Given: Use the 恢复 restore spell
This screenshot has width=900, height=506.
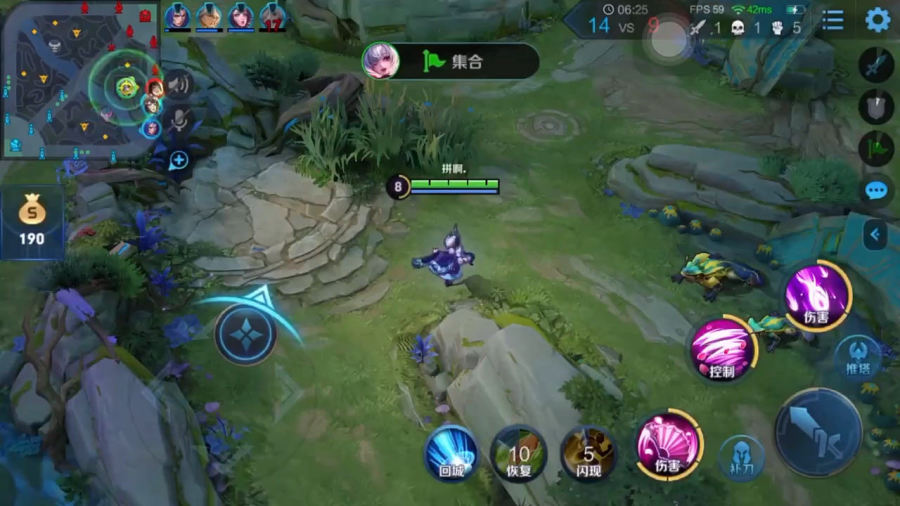Looking at the screenshot, I should point(518,451).
